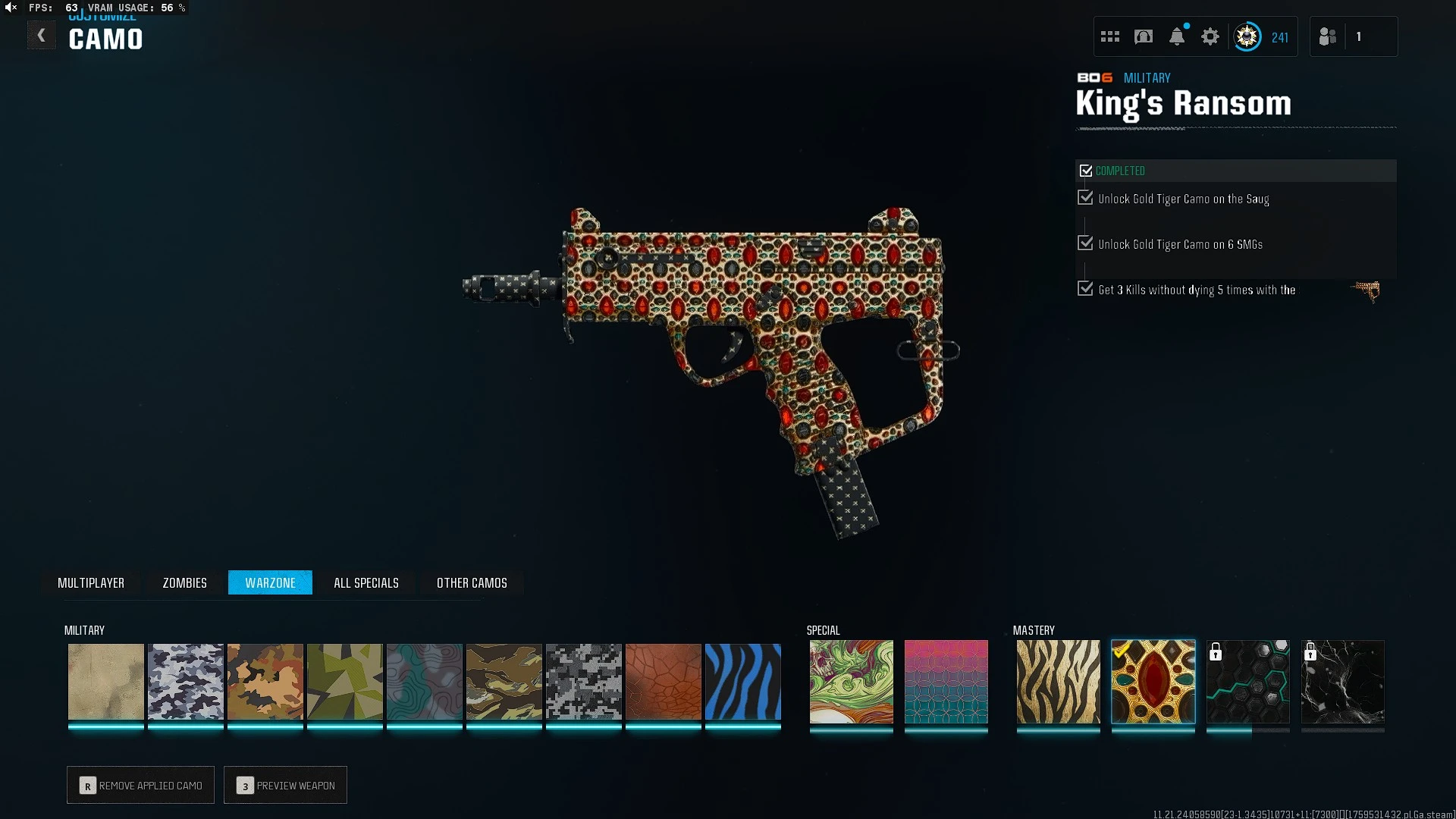This screenshot has height=819, width=1456.
Task: Open the notifications bell
Action: [1177, 36]
